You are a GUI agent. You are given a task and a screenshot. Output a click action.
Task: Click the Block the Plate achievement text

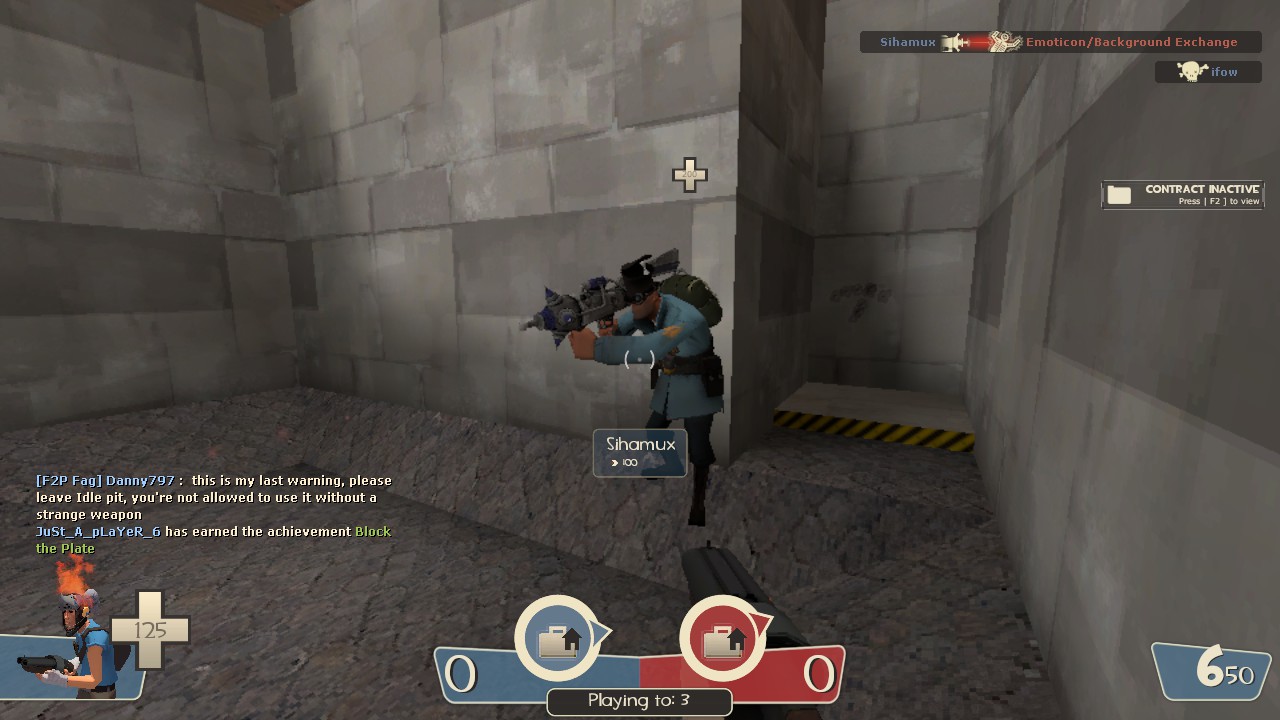tap(372, 532)
